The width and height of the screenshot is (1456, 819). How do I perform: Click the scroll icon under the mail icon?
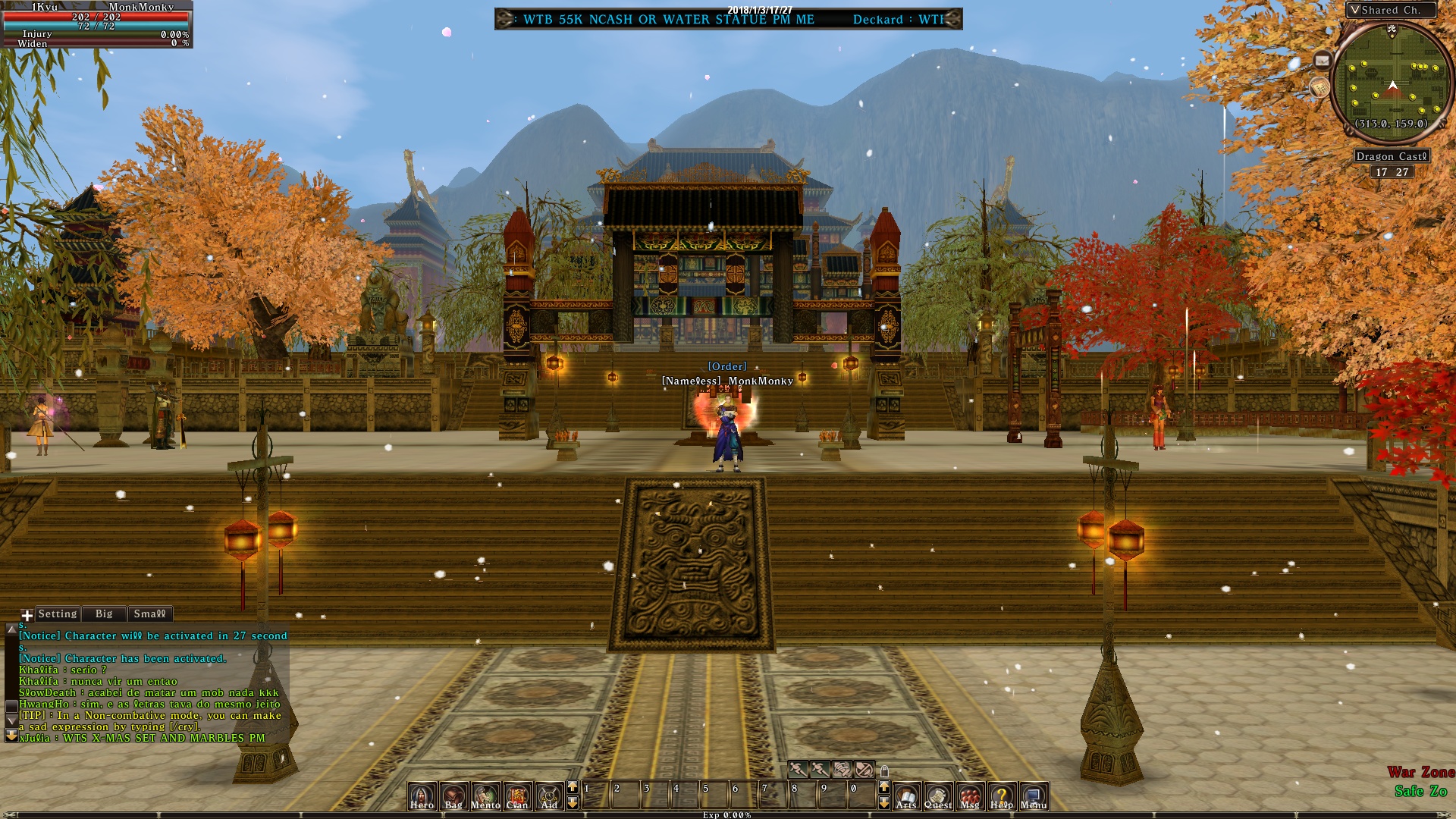tap(1319, 87)
